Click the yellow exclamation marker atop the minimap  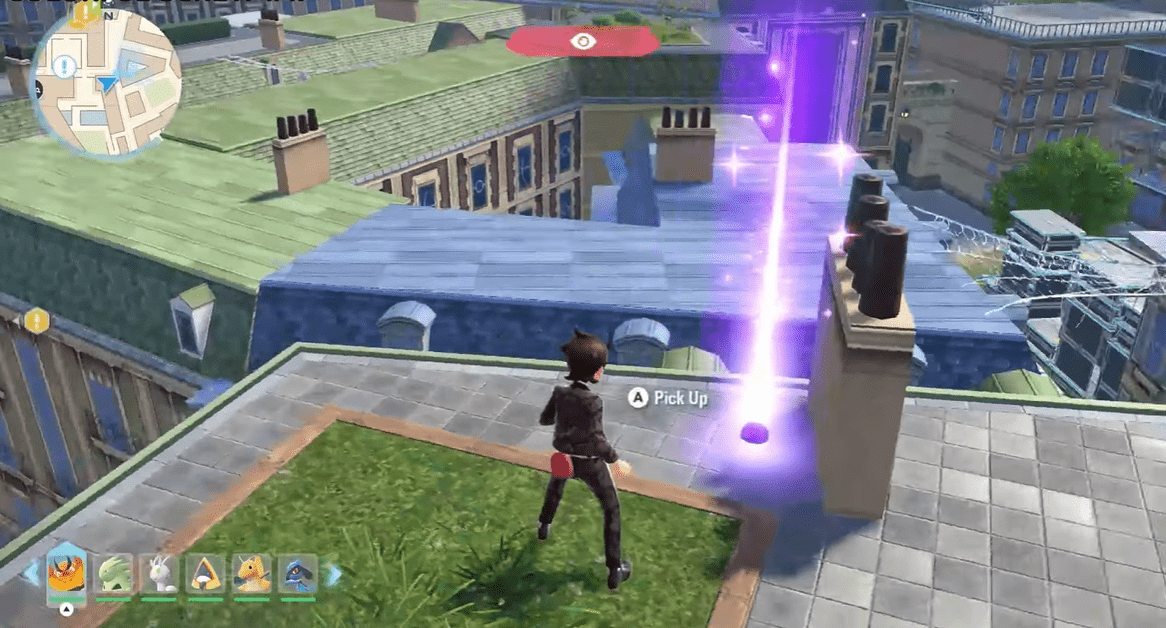84,12
